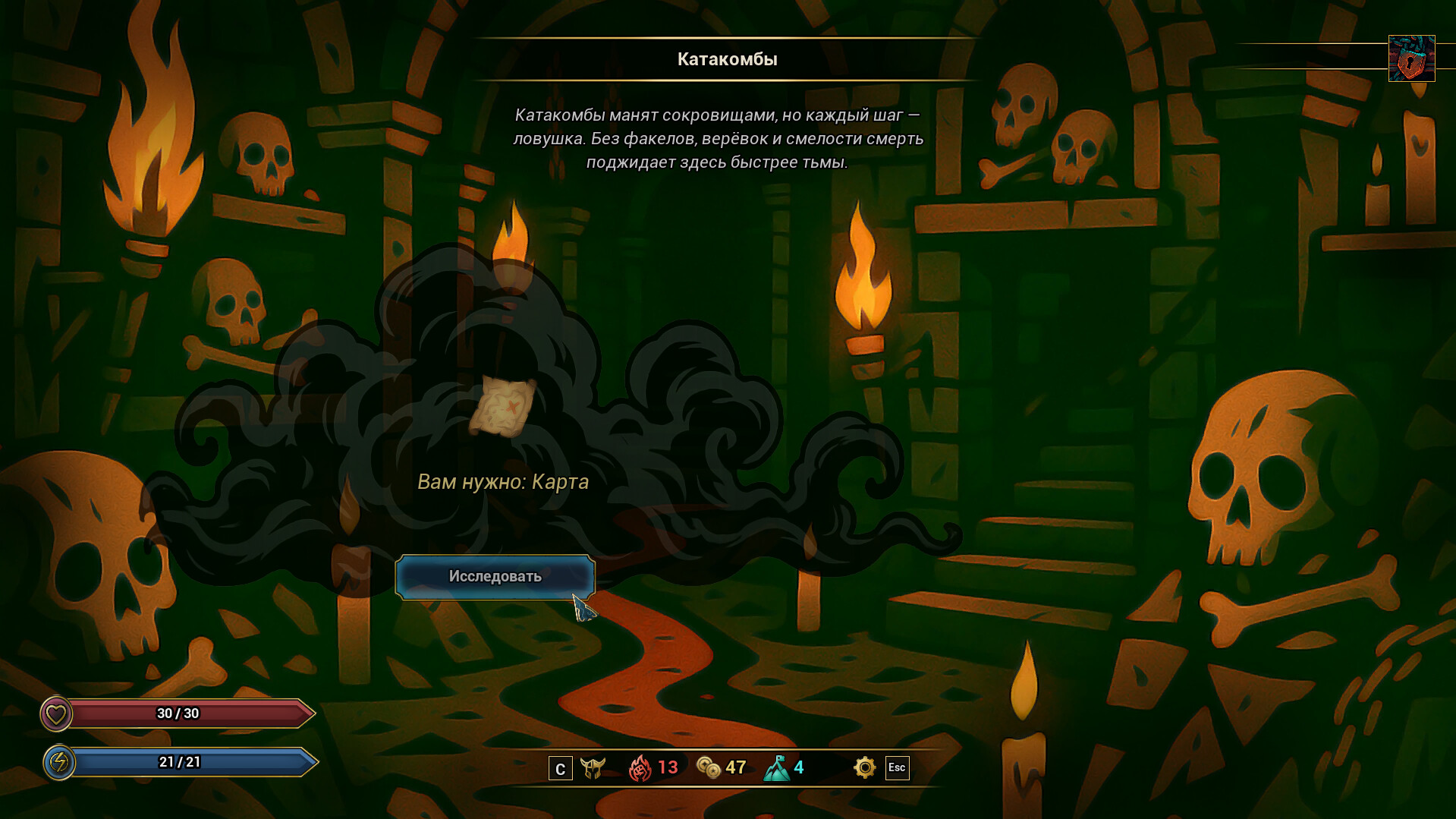Click the Вам нужно: Карта requirement text

(x=502, y=481)
